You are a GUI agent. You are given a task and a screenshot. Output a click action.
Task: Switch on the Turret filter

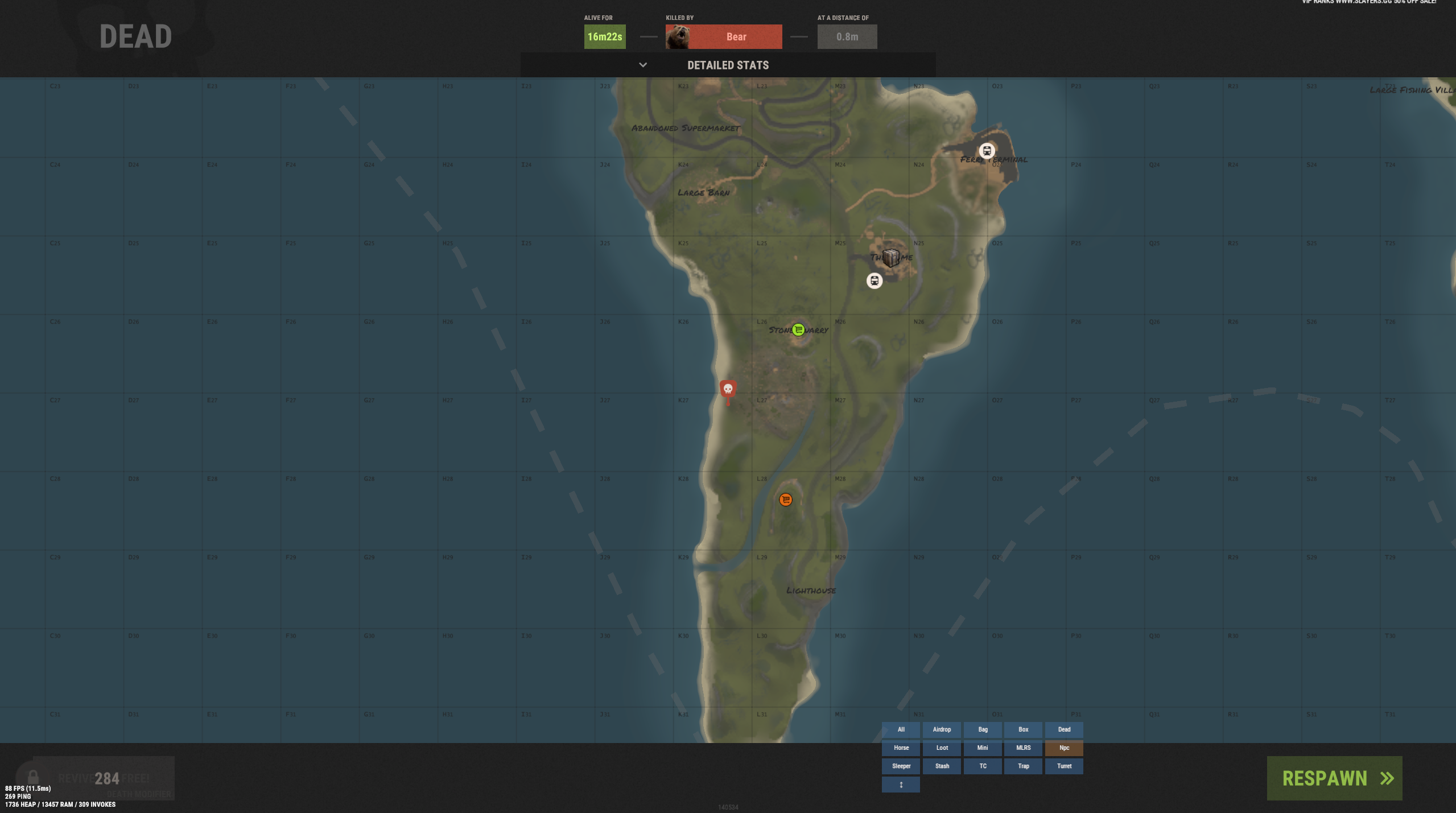pyautogui.click(x=1064, y=766)
